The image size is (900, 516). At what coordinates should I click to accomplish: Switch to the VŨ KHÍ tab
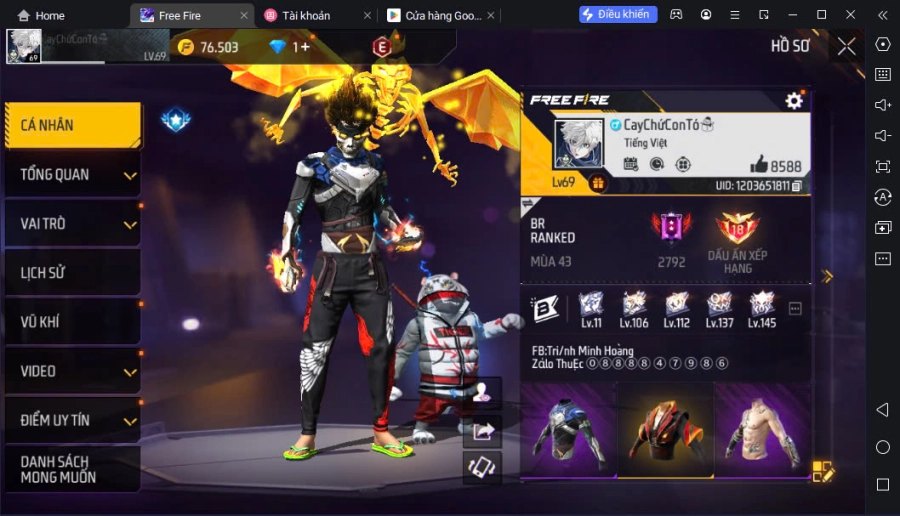[71, 322]
